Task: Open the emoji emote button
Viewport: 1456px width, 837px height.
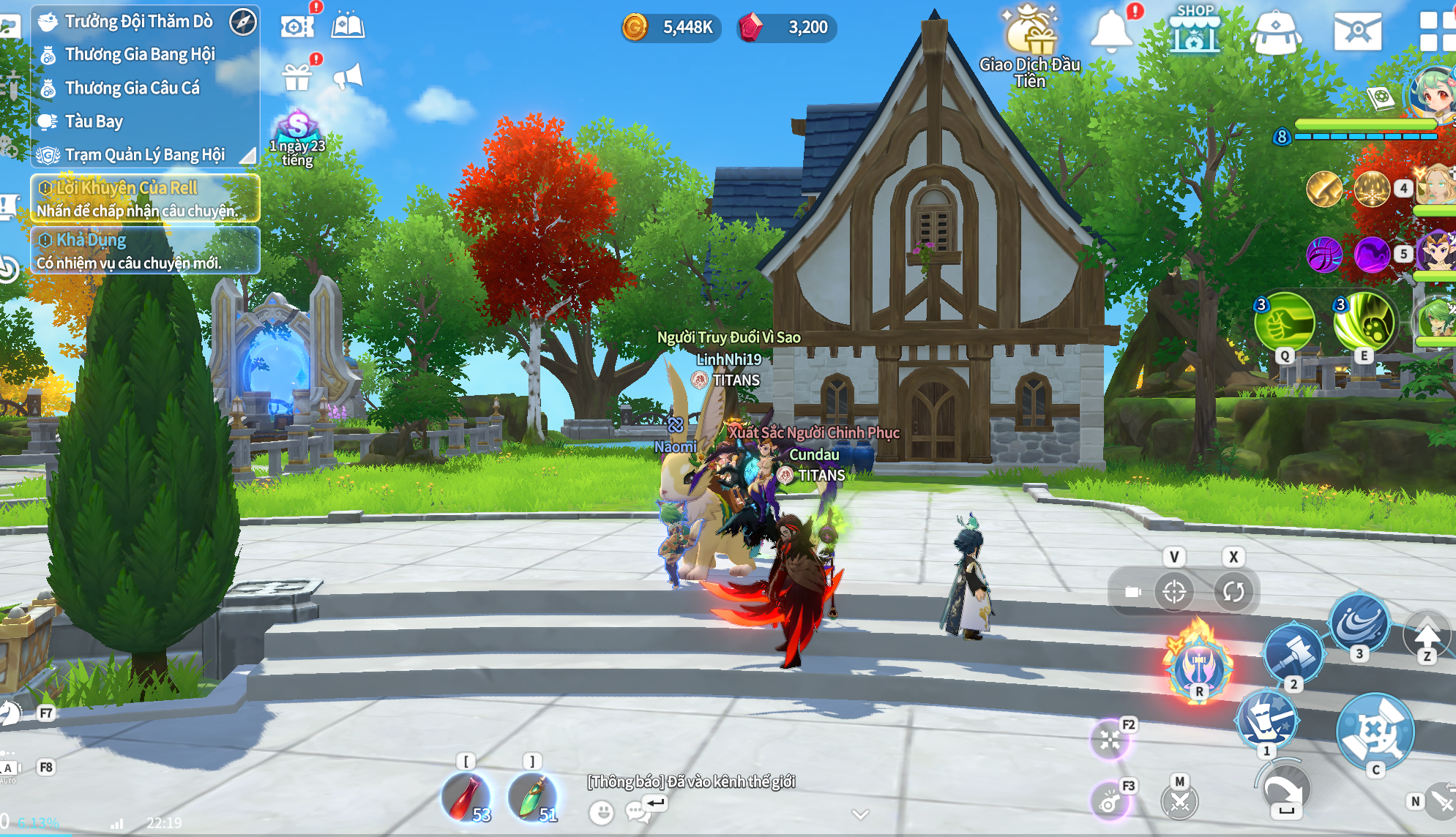Action: pyautogui.click(x=601, y=812)
